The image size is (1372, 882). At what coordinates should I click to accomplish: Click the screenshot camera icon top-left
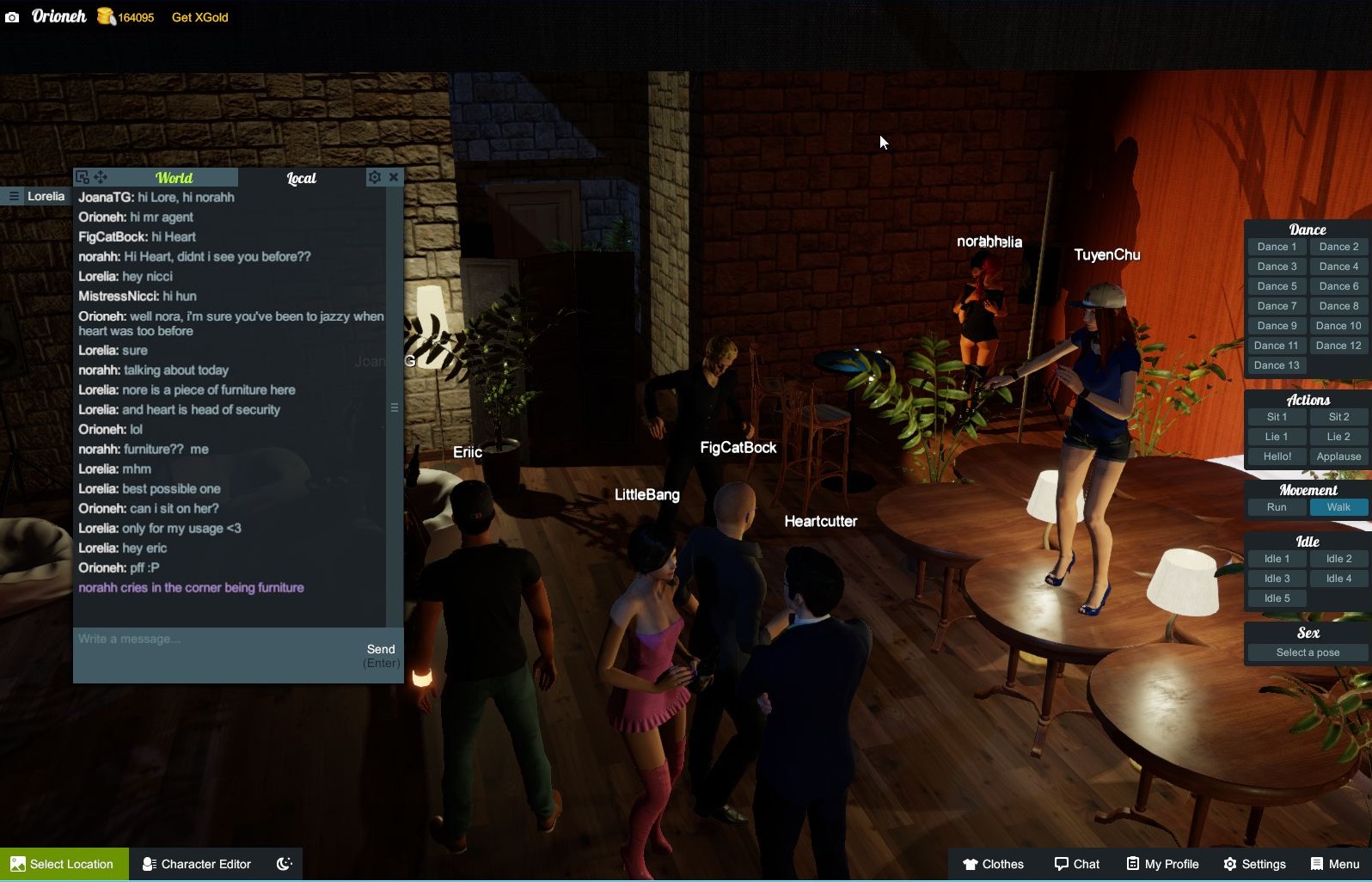(12, 16)
